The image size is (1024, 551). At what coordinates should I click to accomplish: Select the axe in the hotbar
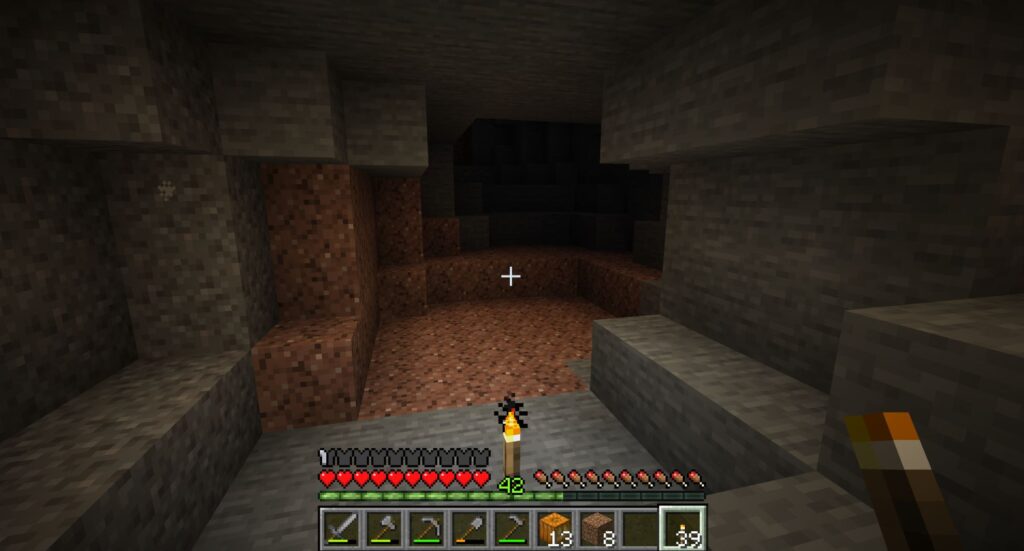click(384, 527)
